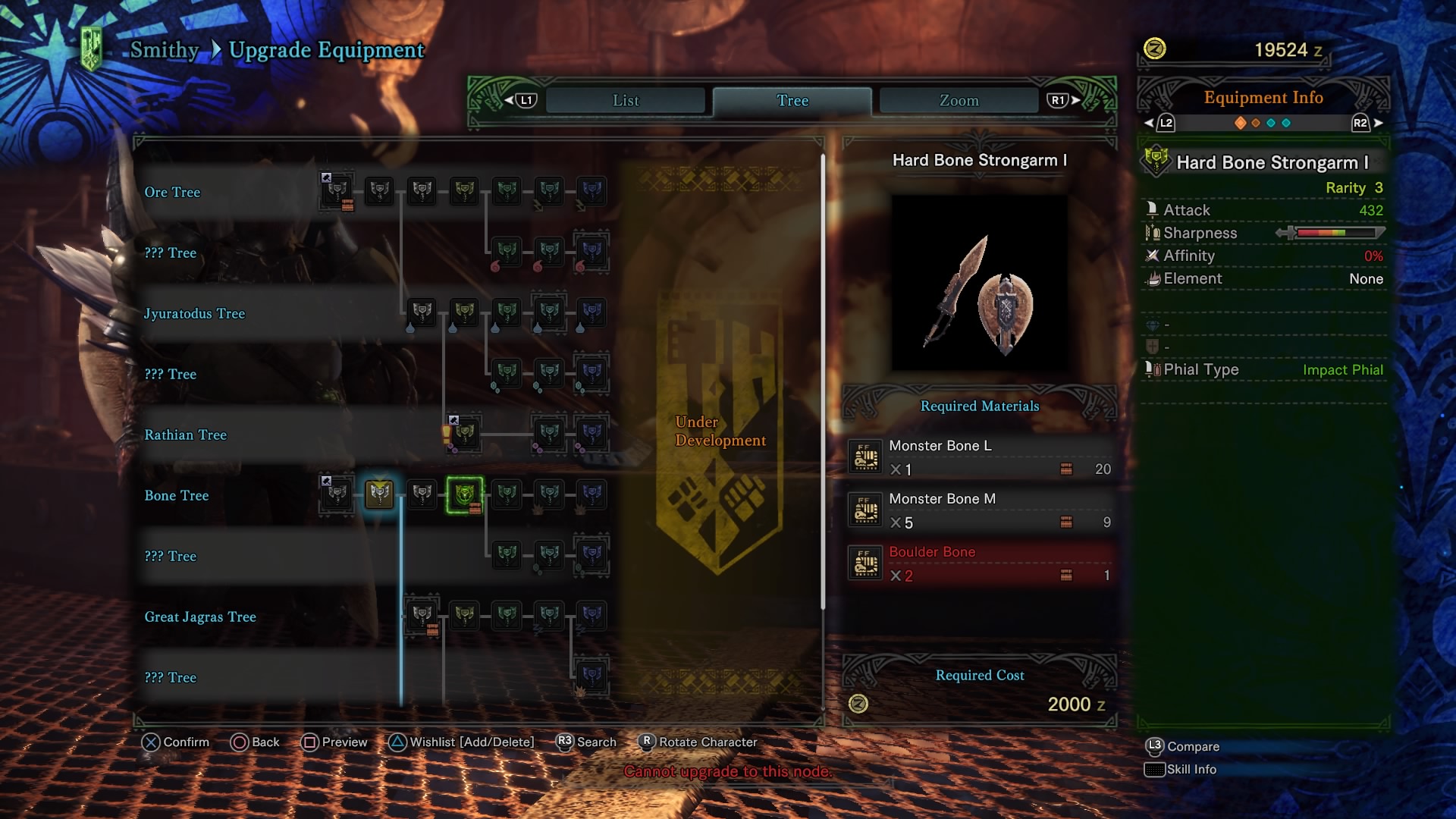Select the Rathian Tree row label
The image size is (1456, 819).
(185, 435)
